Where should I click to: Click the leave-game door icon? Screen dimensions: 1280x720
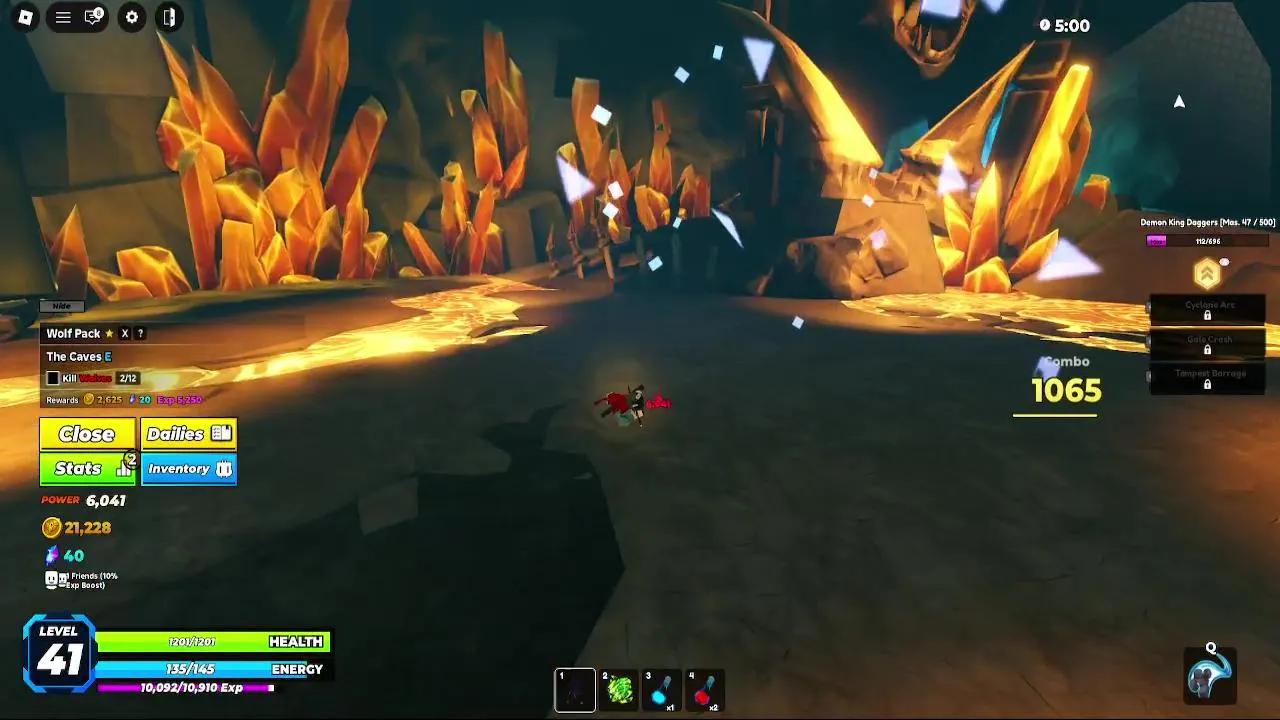click(x=167, y=18)
